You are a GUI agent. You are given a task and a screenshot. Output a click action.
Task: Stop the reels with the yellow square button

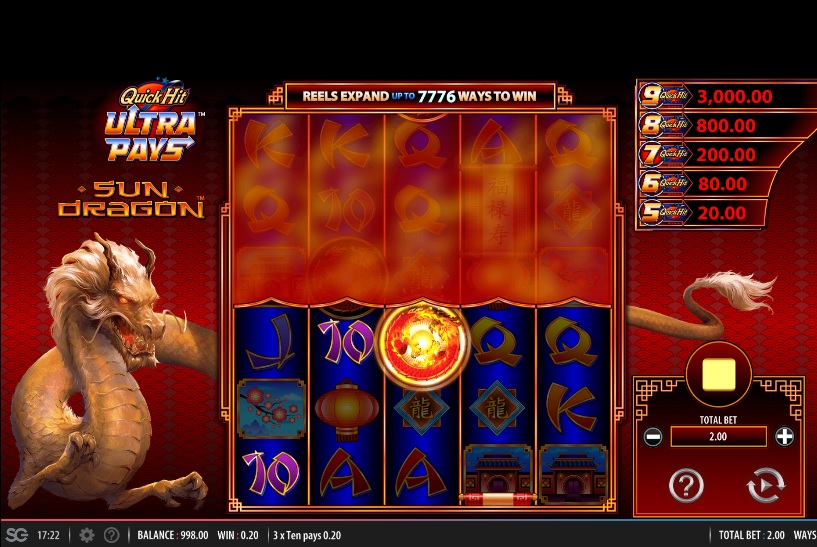pos(719,373)
